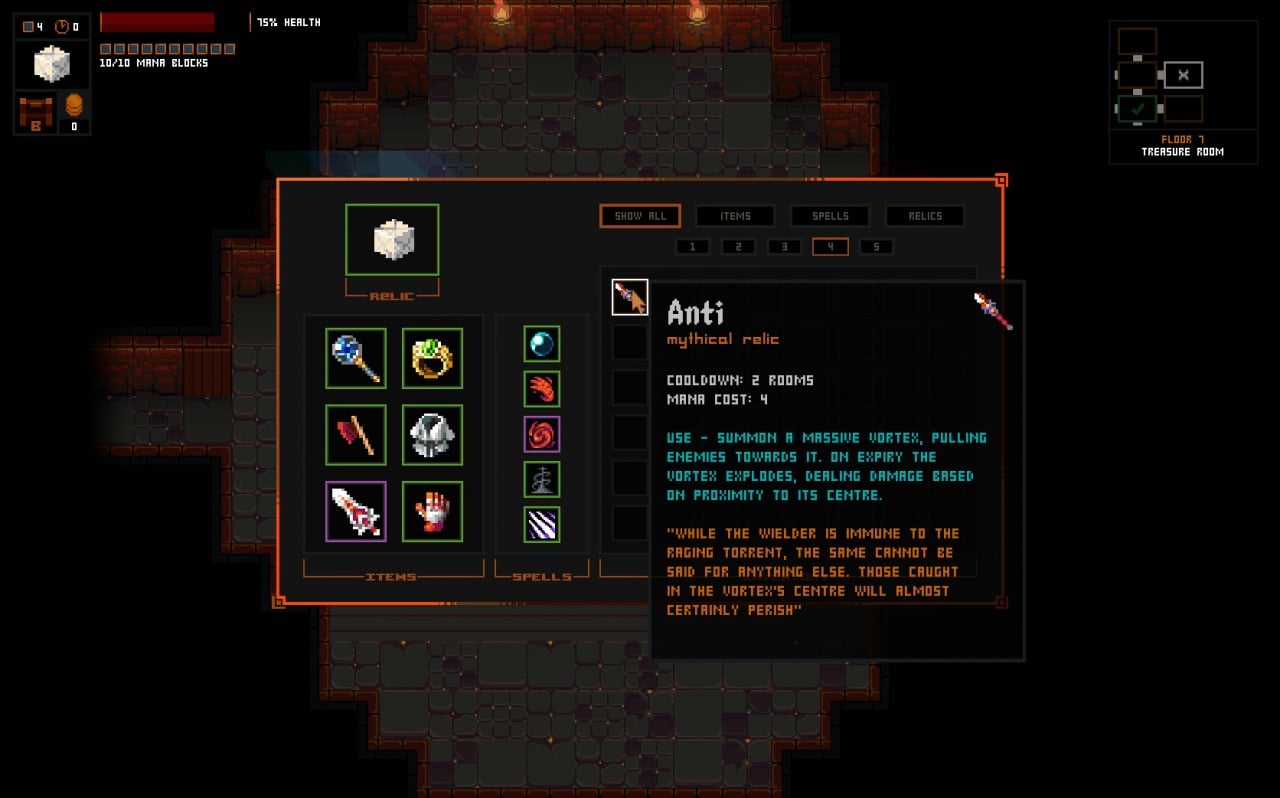Switch to the Items filter tab
Screen dimensions: 1280x798
coord(735,216)
